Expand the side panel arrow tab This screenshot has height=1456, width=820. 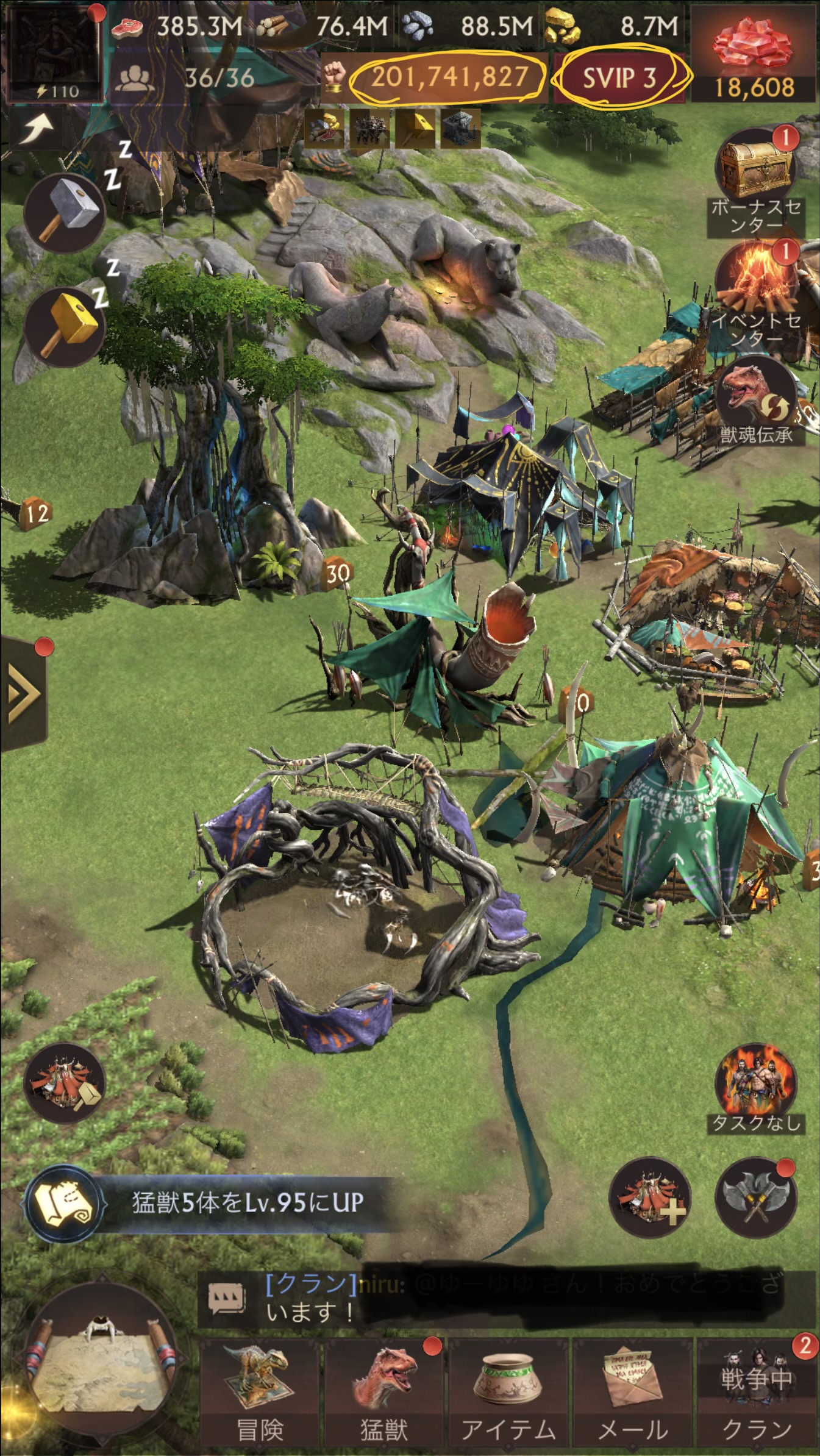click(23, 693)
